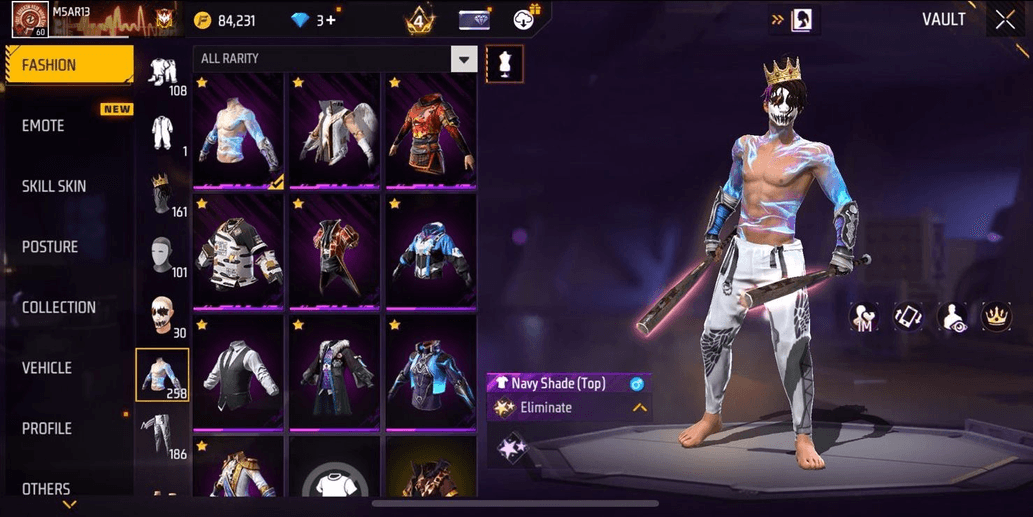Open the skull mask category with 30 items
Viewport: 1033px width, 517px height.
pos(162,316)
